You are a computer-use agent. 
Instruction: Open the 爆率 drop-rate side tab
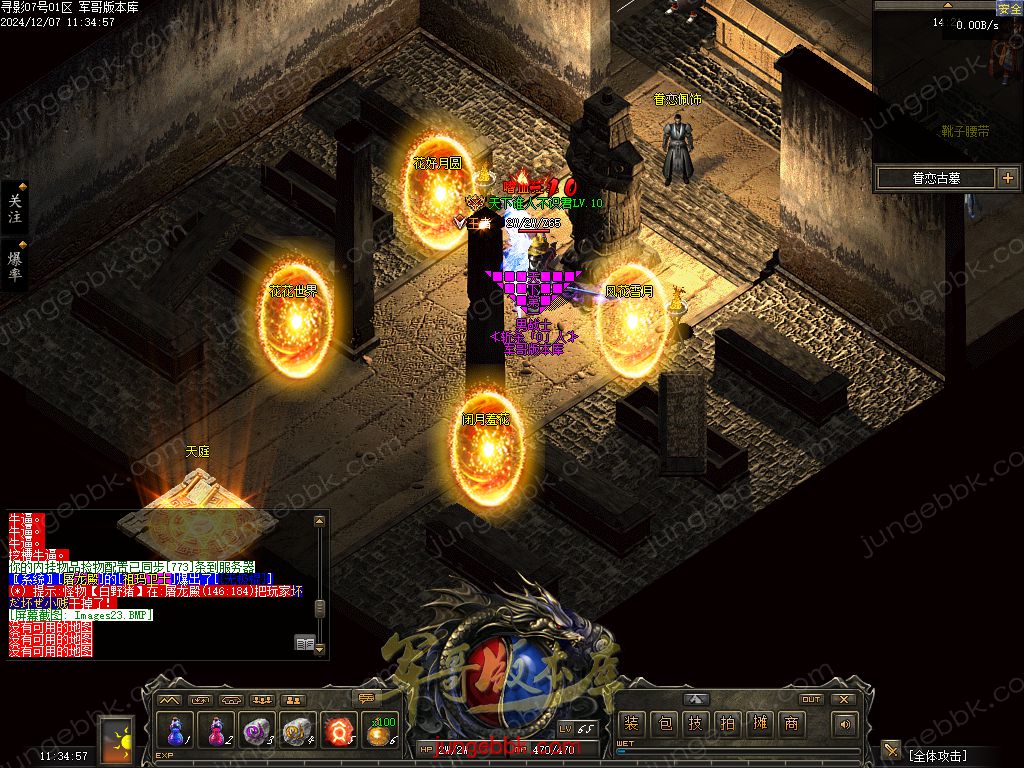tap(15, 266)
